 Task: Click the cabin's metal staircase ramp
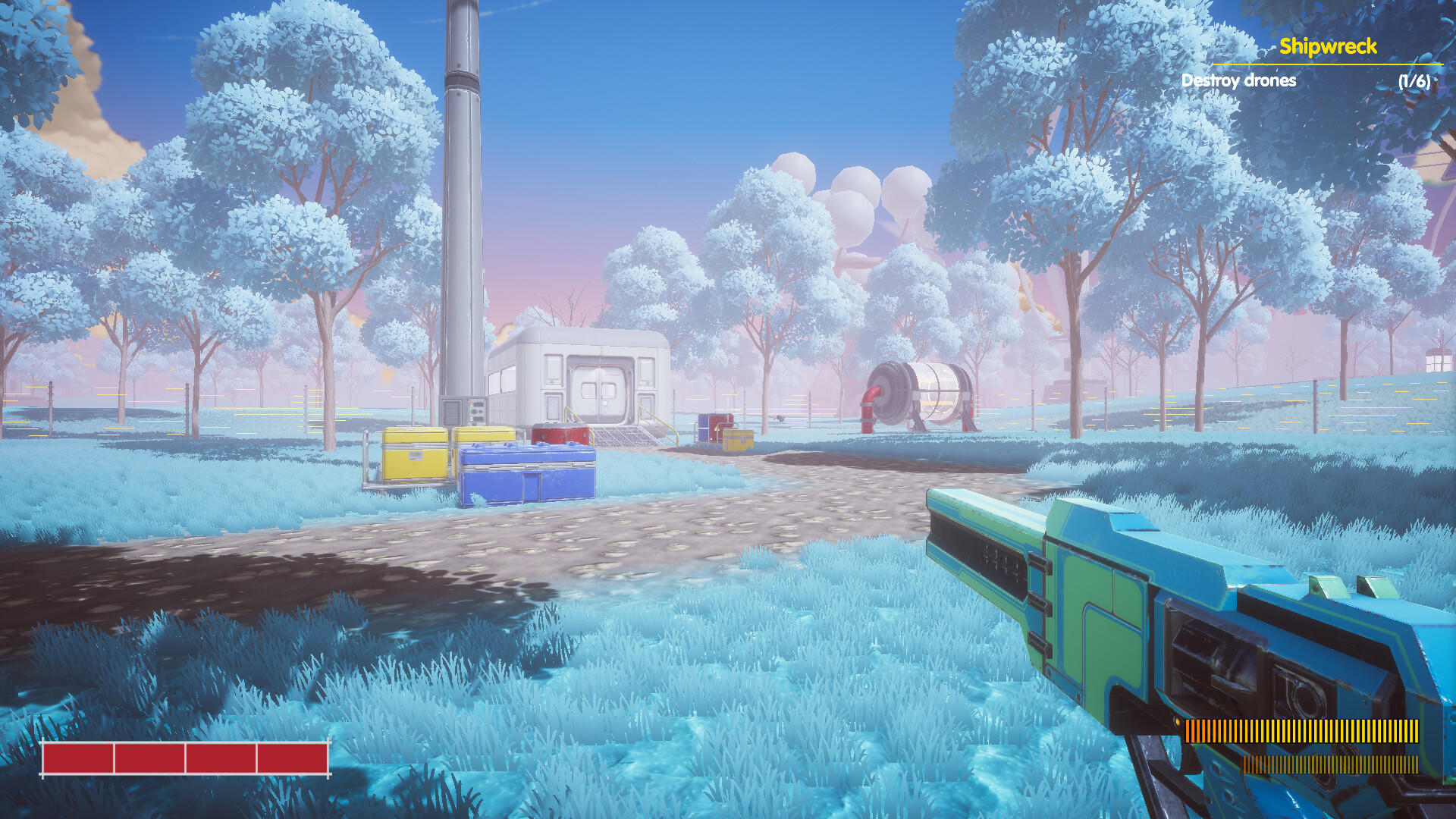point(622,436)
